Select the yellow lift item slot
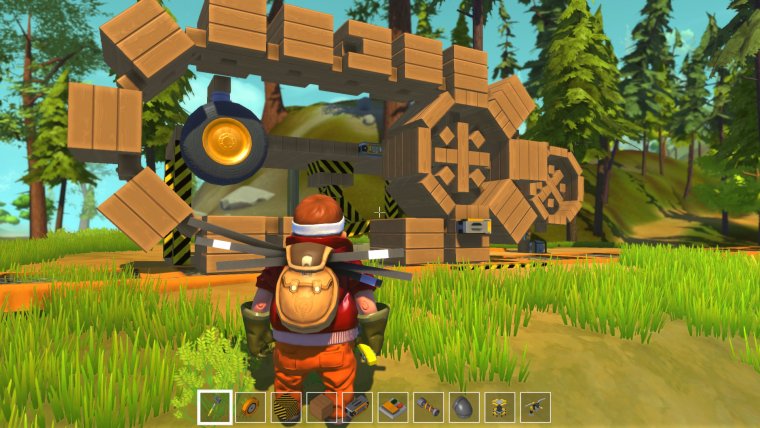Screen dimensions: 760x428 (500, 407)
